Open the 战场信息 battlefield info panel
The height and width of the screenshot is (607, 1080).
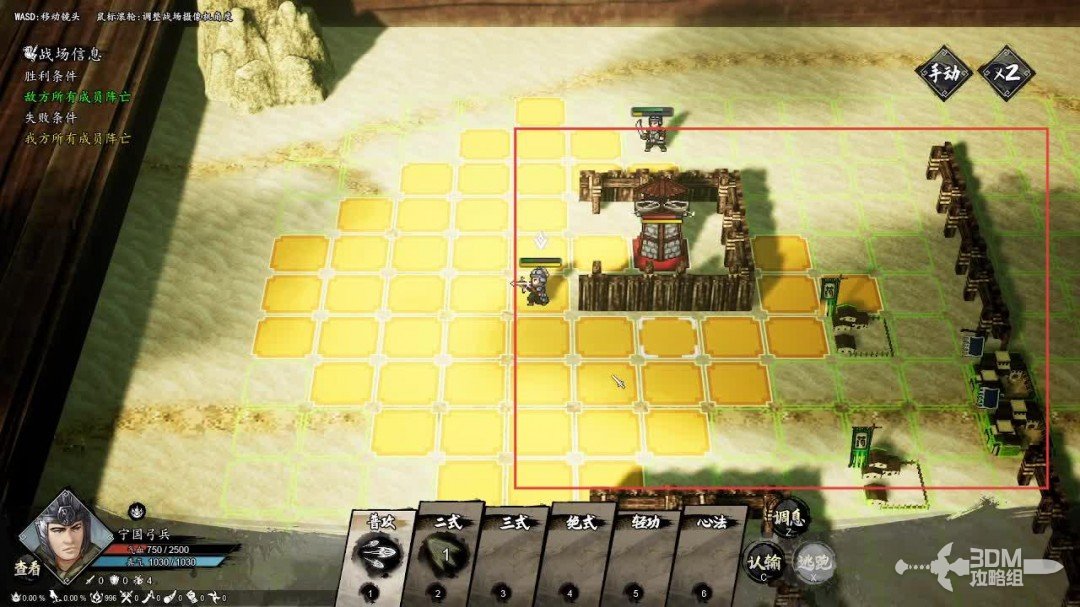(x=64, y=54)
